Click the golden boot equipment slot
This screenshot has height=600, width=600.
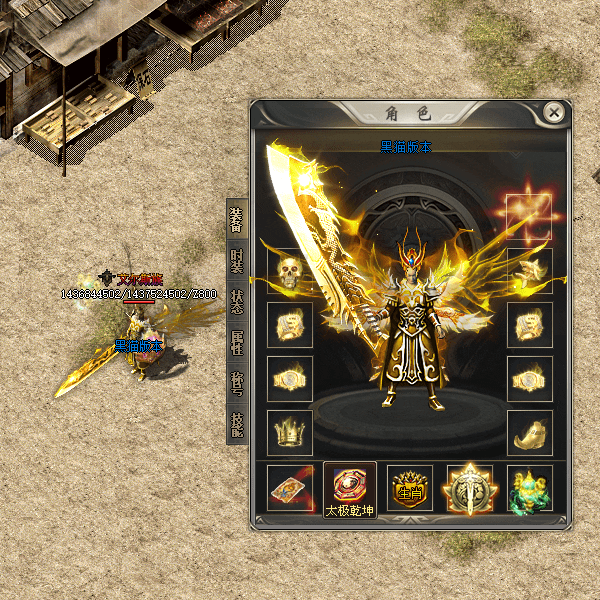529,433
